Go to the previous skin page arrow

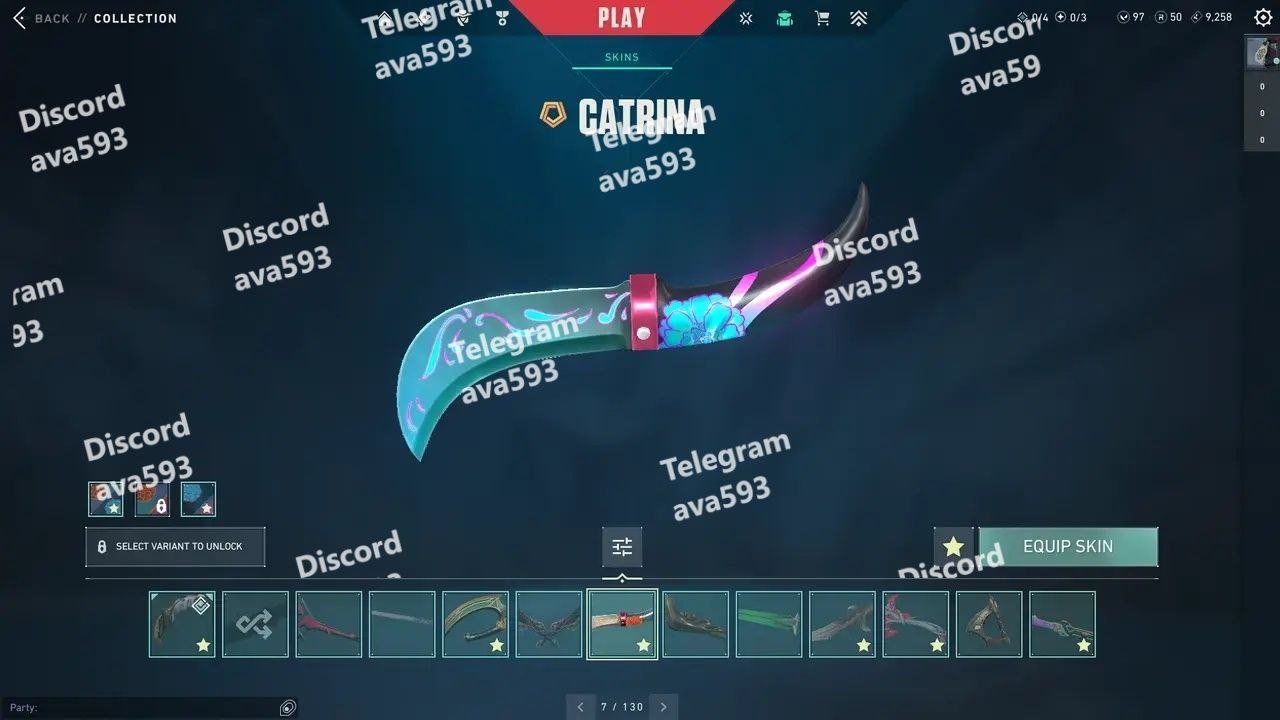click(580, 707)
